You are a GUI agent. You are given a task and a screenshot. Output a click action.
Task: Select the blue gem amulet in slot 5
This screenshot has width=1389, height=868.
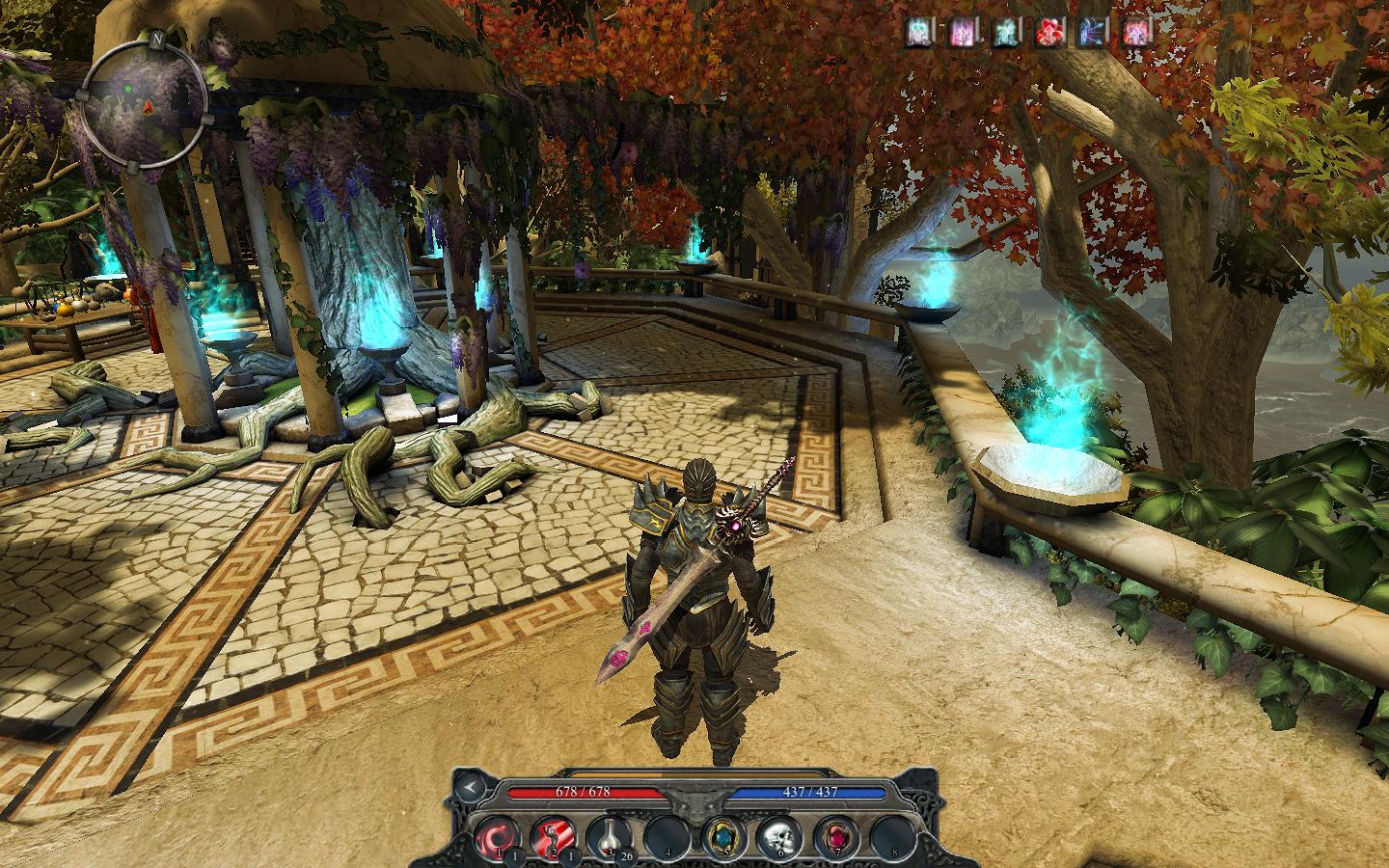click(x=721, y=836)
